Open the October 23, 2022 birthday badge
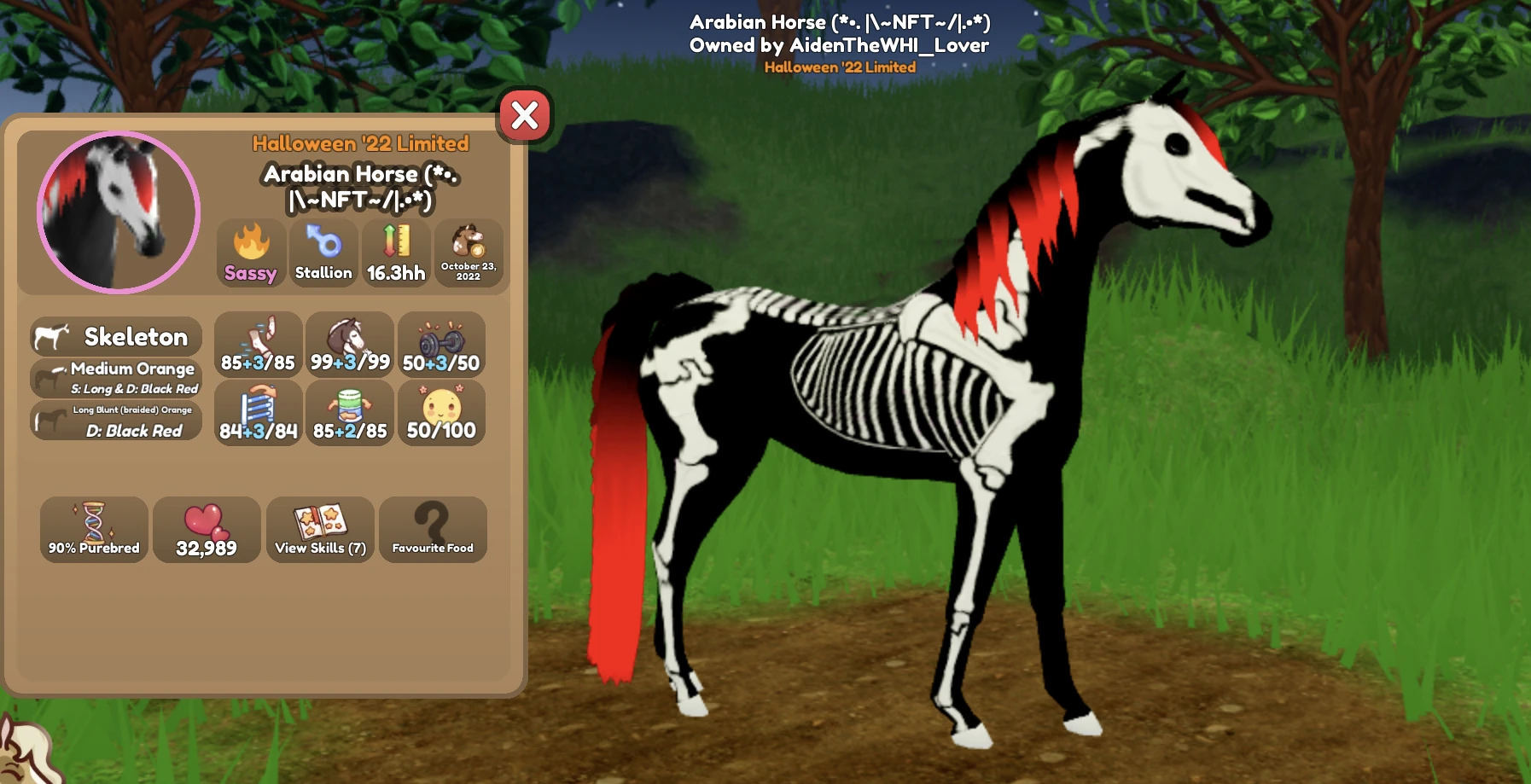 coord(470,253)
